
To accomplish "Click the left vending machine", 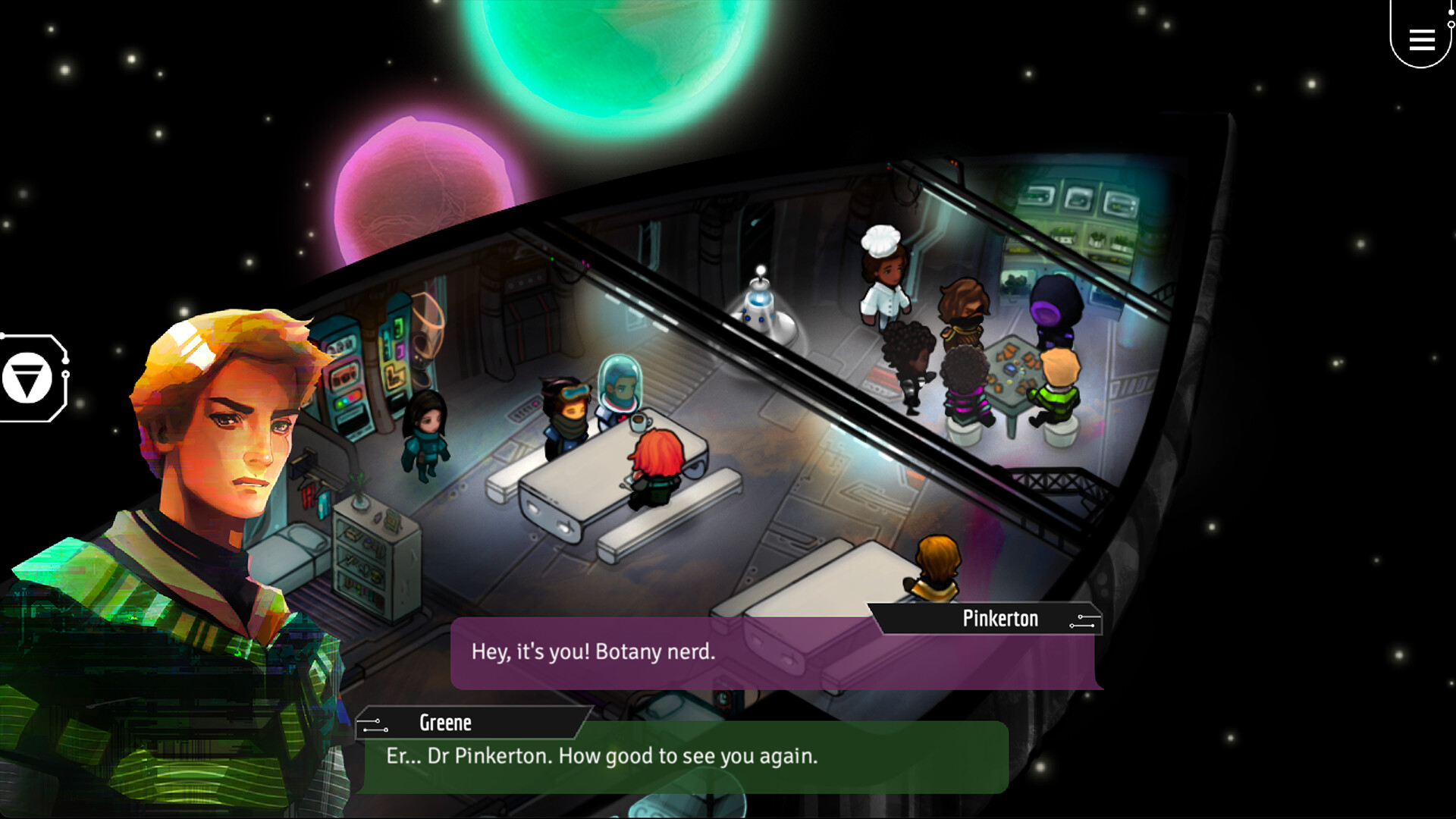I will pos(345,379).
